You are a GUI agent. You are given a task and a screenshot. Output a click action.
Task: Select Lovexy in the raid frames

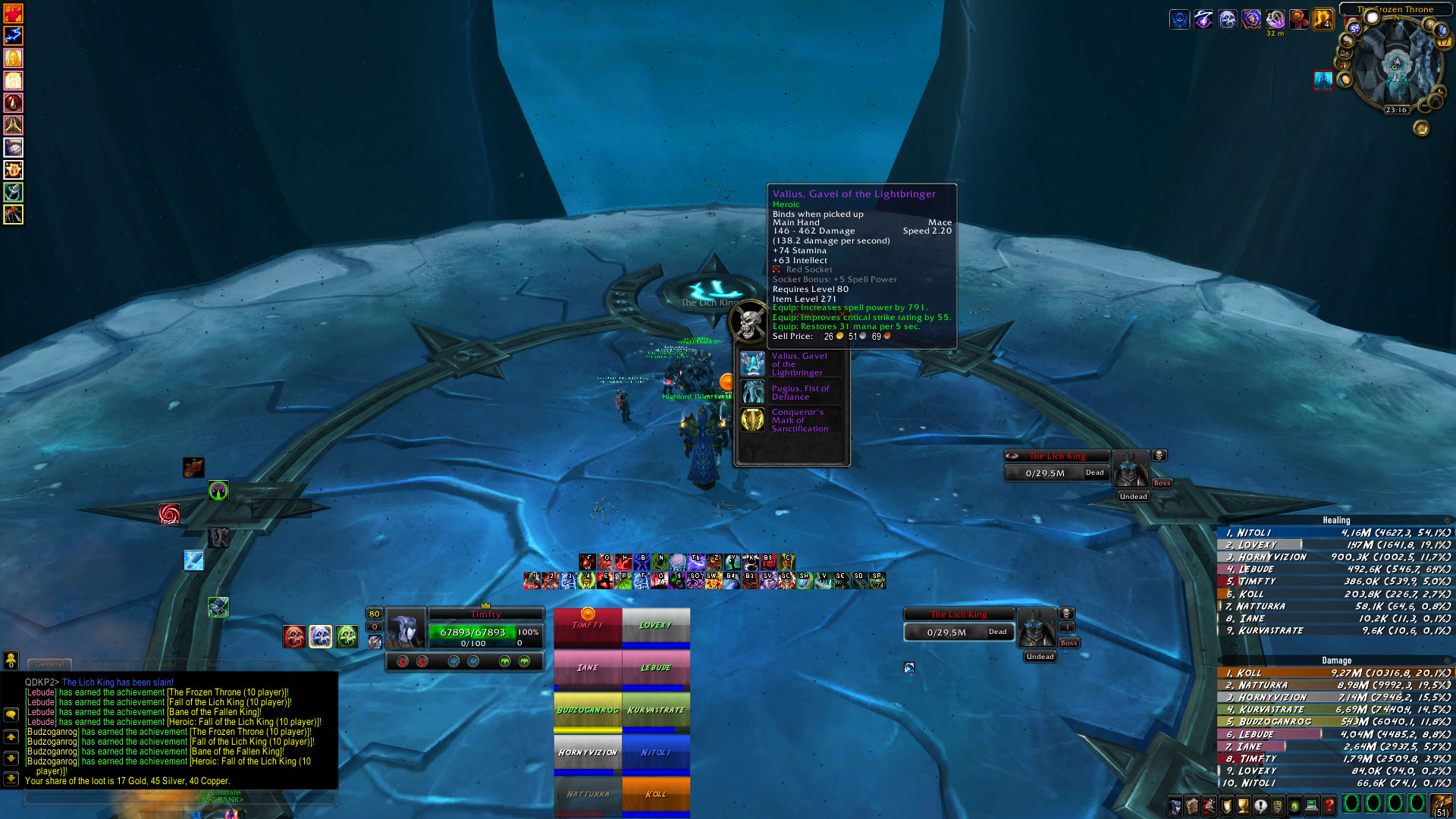tap(656, 626)
